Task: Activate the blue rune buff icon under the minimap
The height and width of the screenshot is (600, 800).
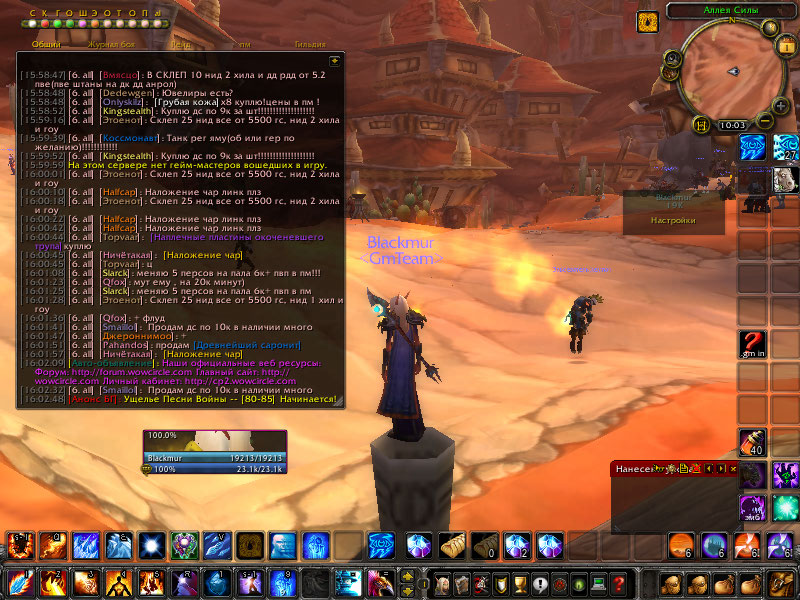Action: pyautogui.click(x=753, y=149)
